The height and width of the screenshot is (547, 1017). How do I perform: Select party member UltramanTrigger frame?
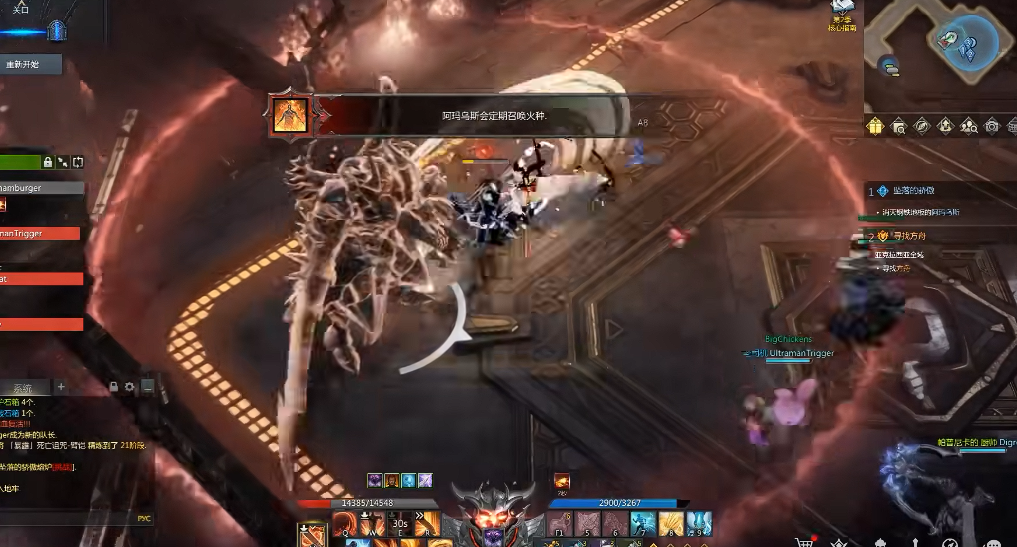point(42,233)
